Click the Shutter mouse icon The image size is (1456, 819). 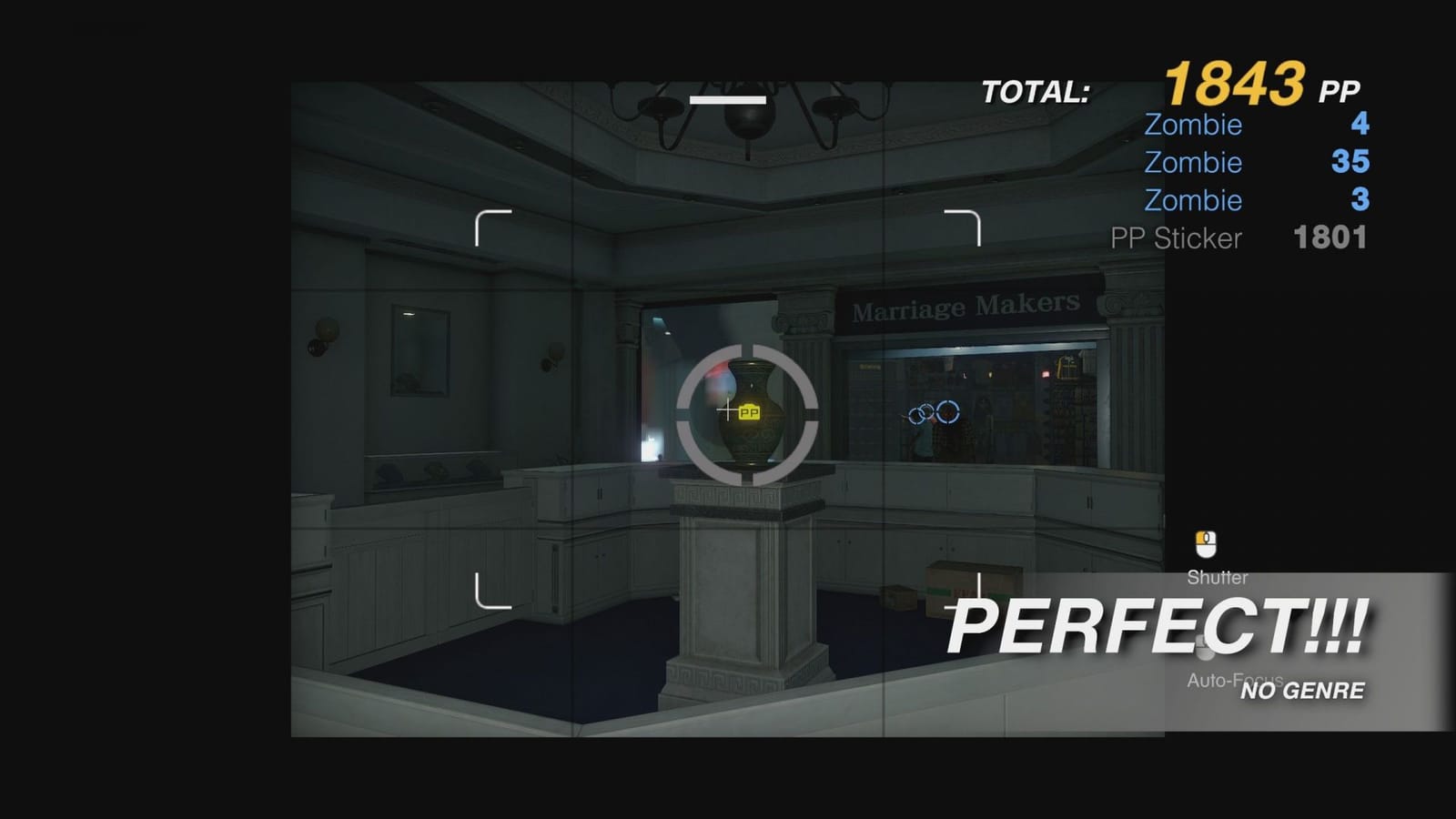pos(1208,541)
